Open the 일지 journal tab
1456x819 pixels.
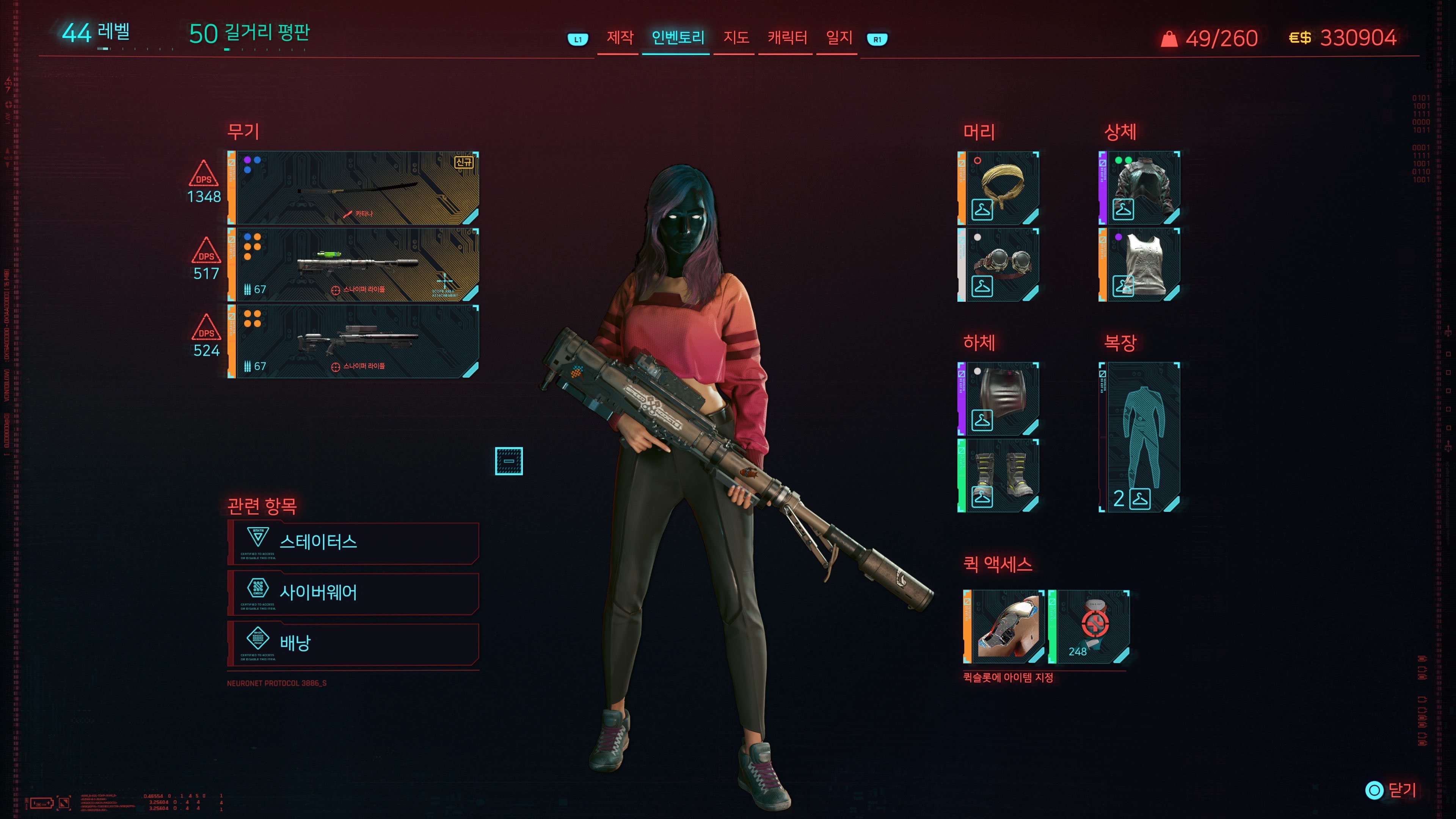(x=839, y=38)
